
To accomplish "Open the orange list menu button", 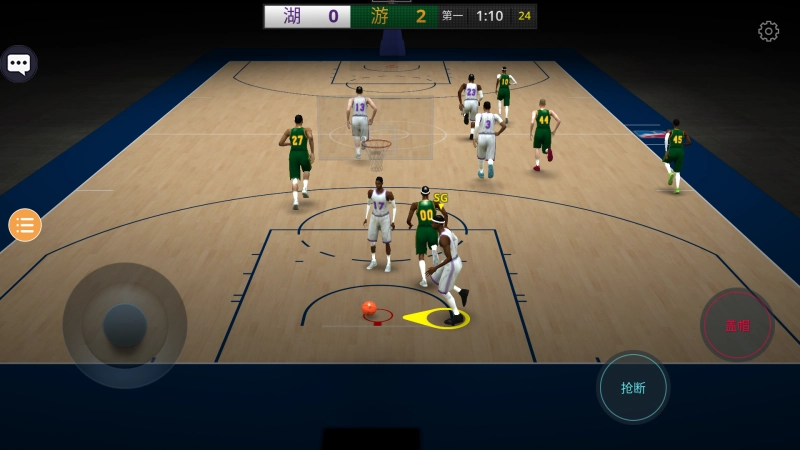I will (25, 225).
